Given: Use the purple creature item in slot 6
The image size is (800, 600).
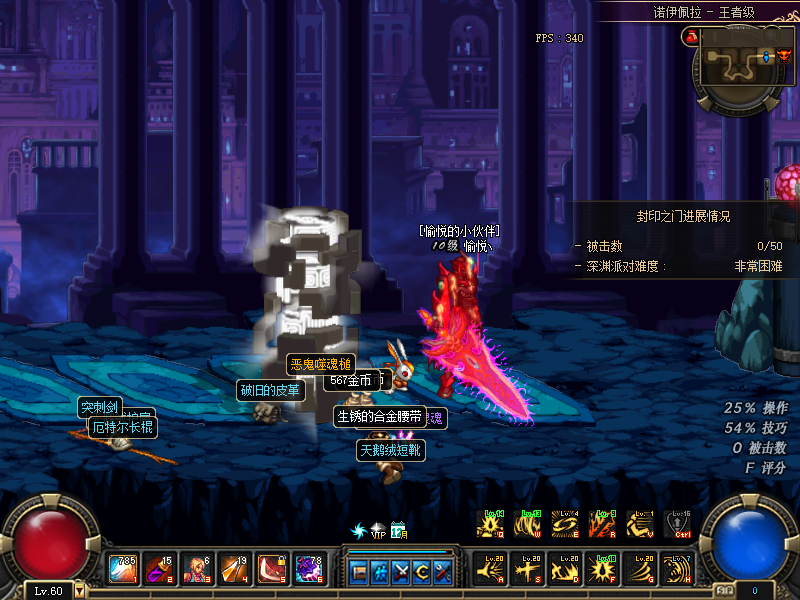Looking at the screenshot, I should 308,568.
